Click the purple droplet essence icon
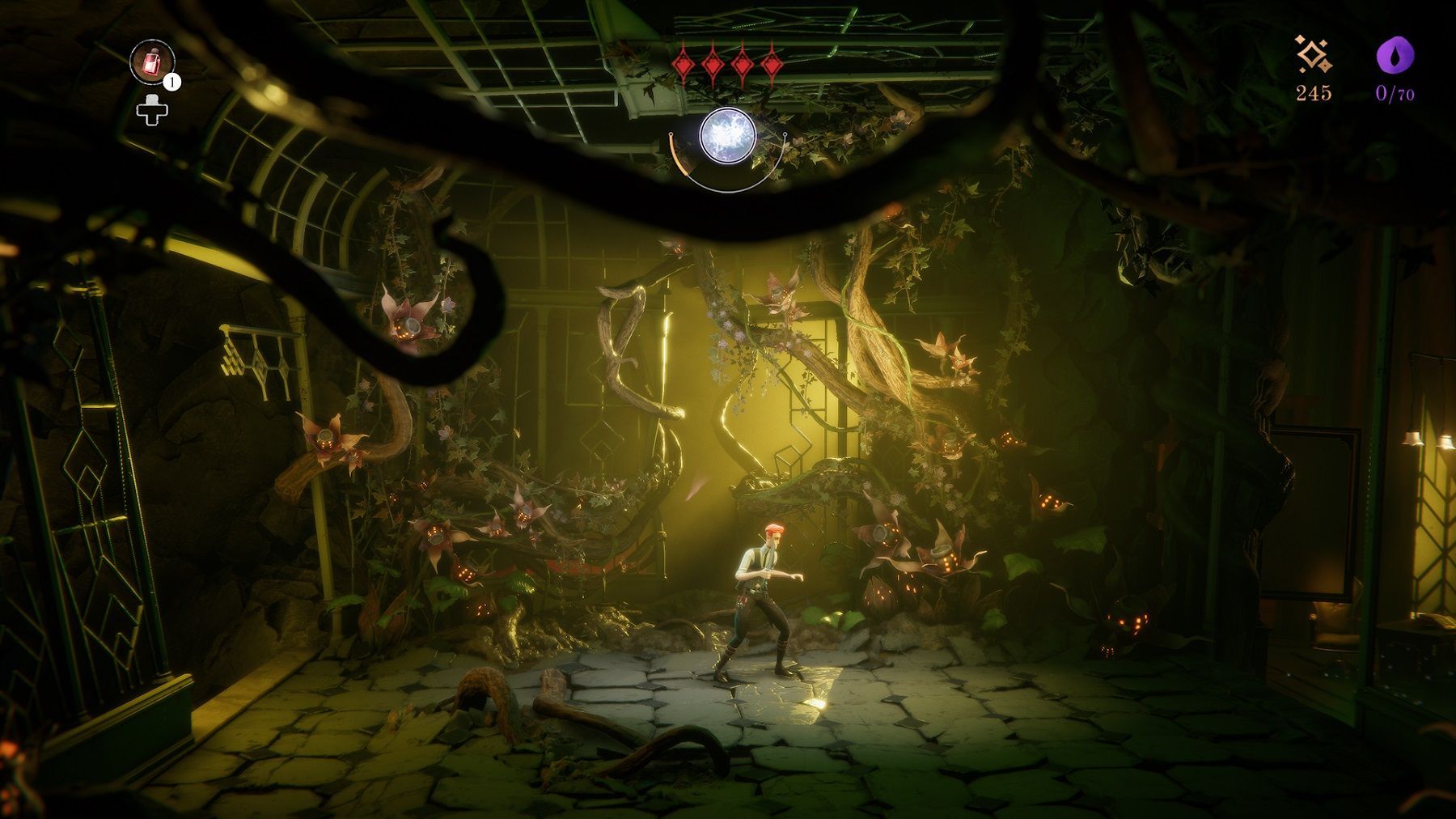1456x819 pixels. coord(1395,56)
